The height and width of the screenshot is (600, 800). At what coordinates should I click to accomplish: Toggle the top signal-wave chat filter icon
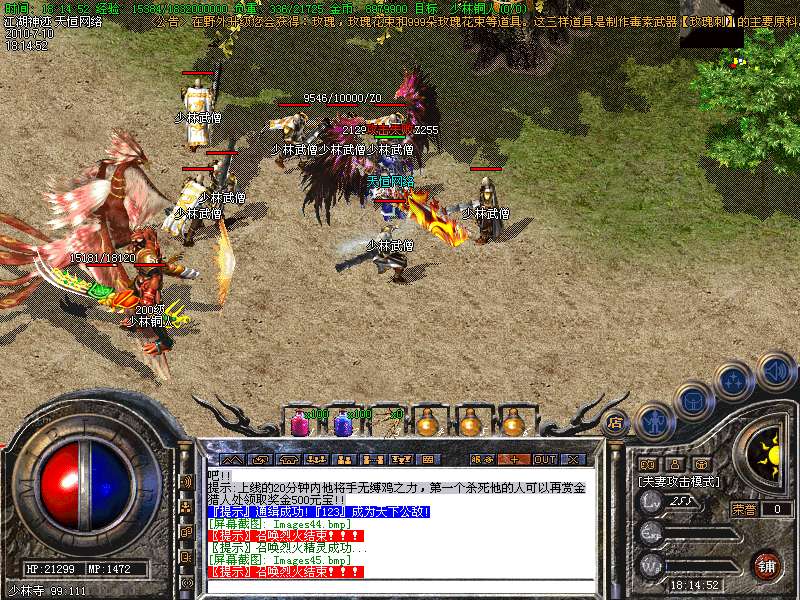(186, 482)
